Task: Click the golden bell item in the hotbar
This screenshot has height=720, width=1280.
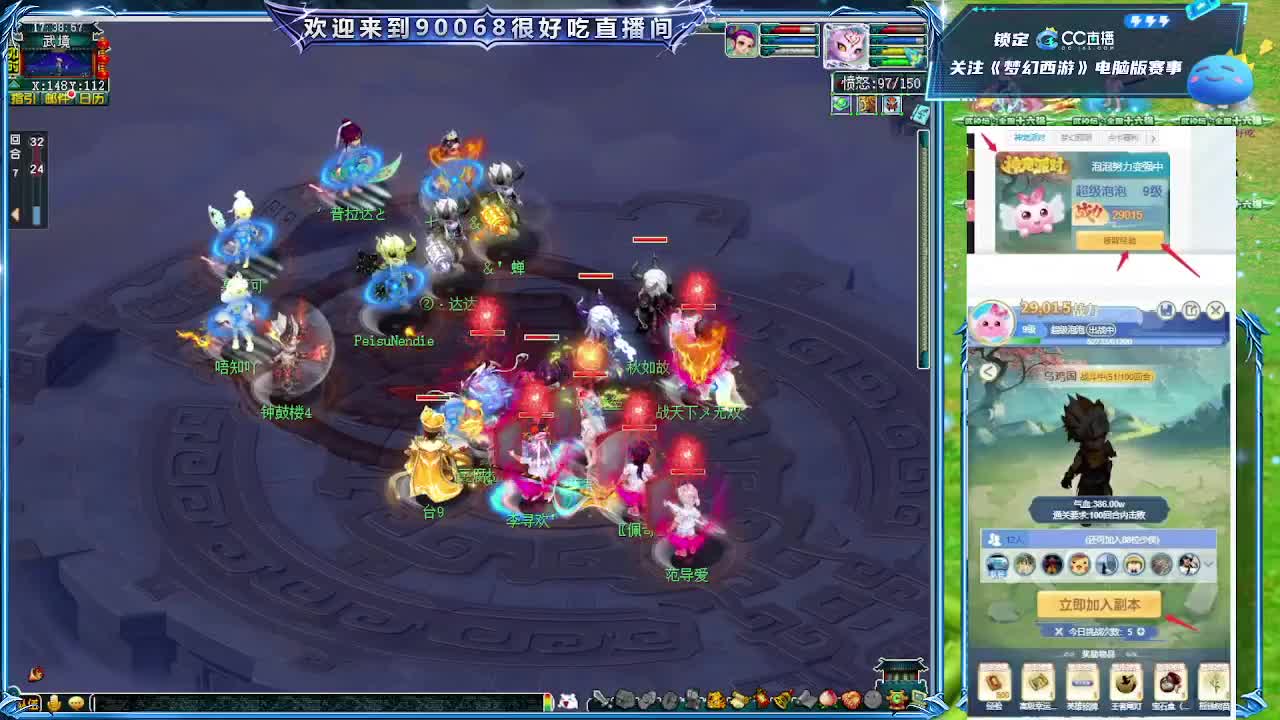Action: point(782,698)
